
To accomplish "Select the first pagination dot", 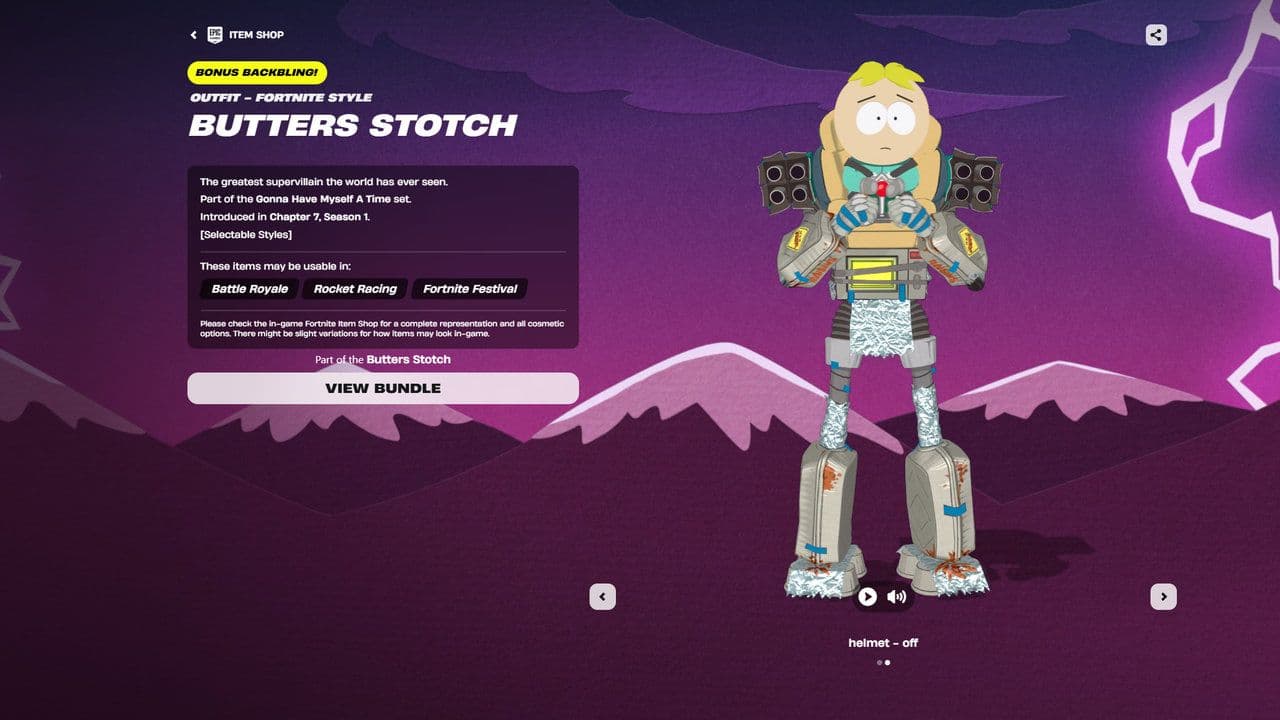I will (878, 661).
